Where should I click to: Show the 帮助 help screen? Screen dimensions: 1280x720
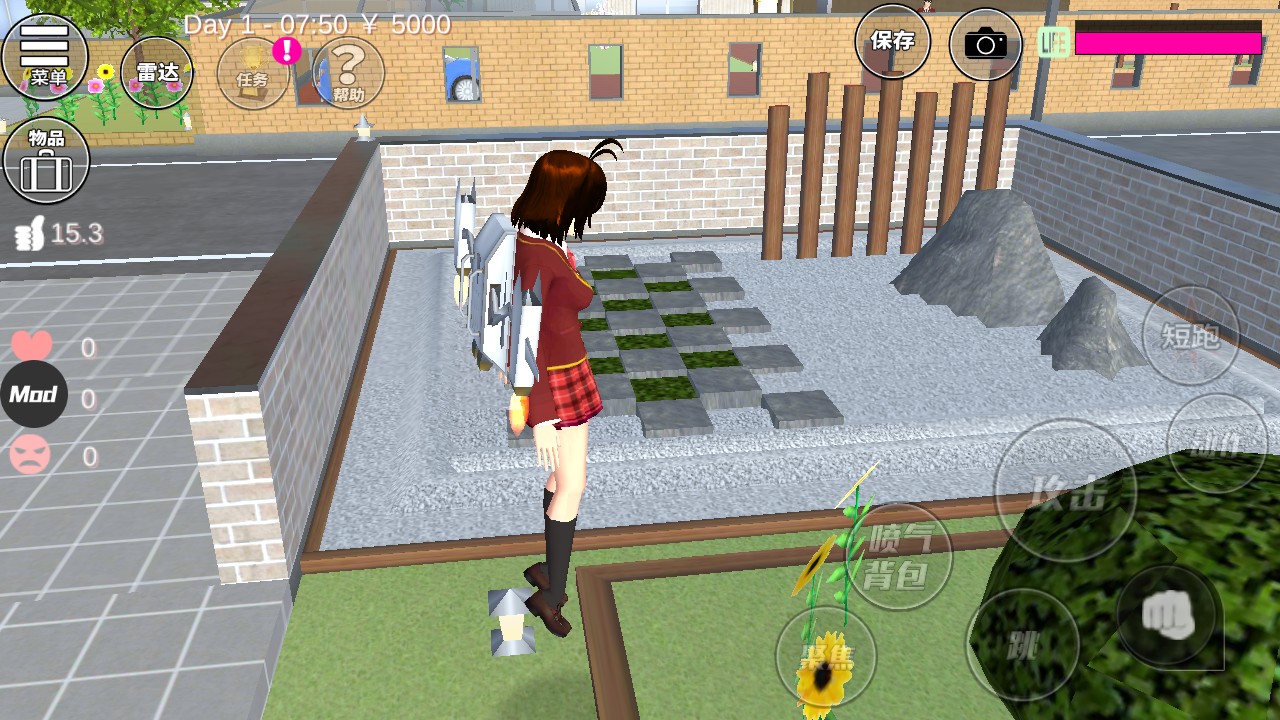pyautogui.click(x=348, y=73)
